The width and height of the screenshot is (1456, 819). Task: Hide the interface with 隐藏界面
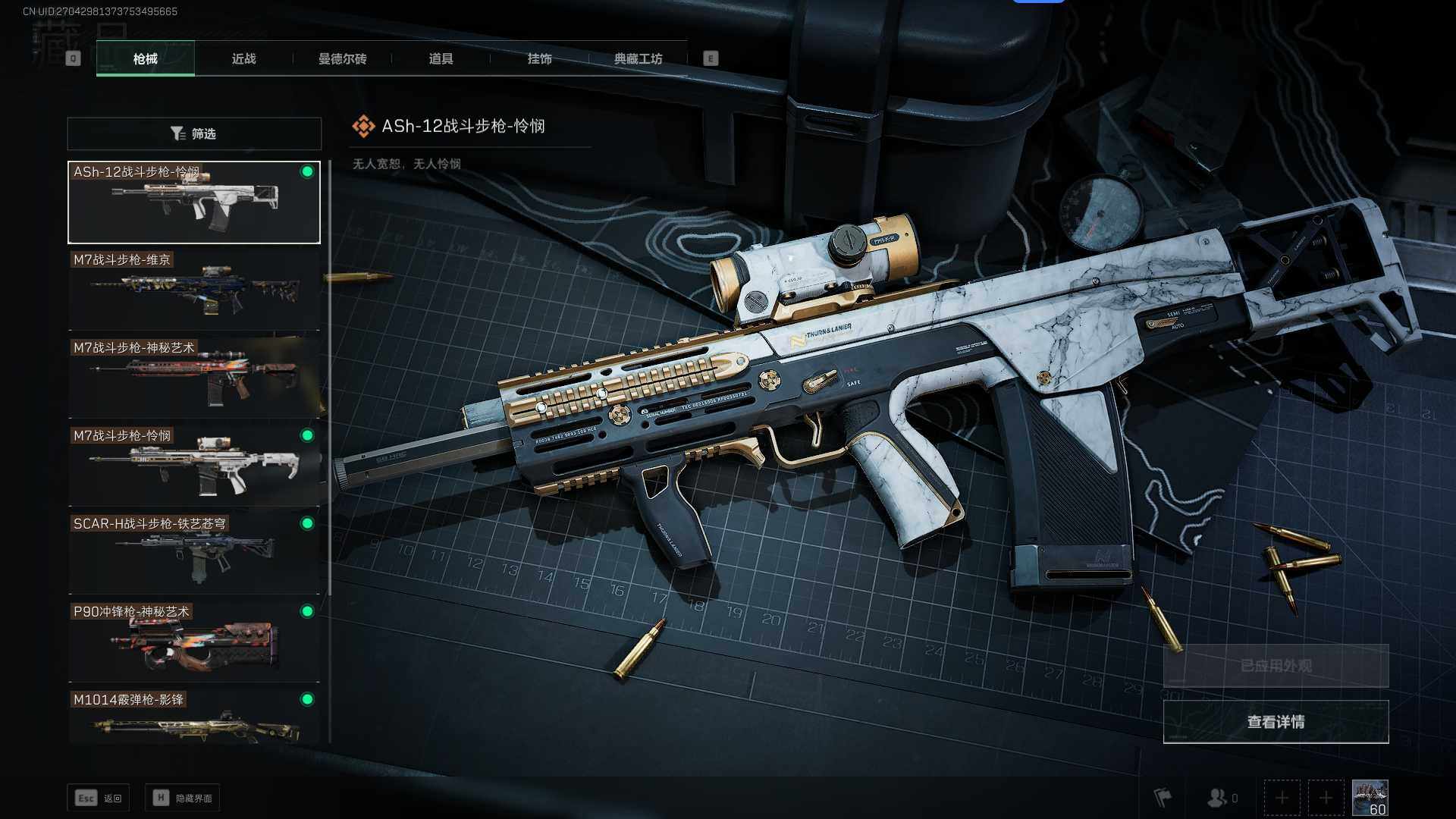tap(183, 798)
